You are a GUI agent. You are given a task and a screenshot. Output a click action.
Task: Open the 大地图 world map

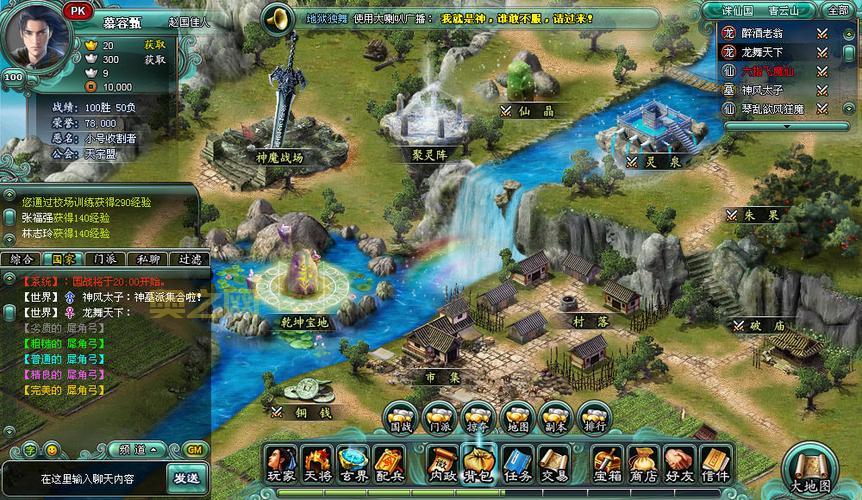click(810, 470)
